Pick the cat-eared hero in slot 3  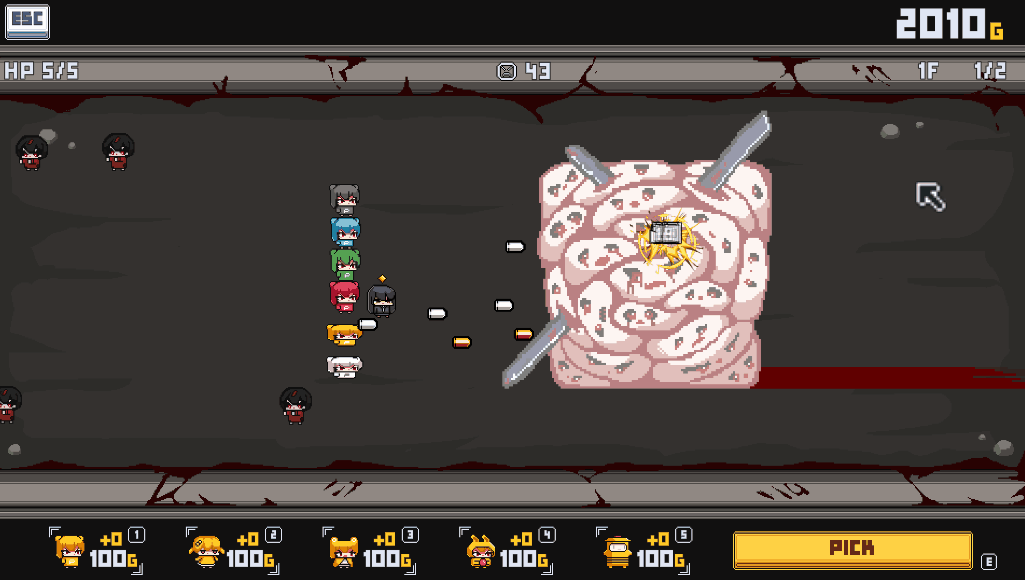[x=343, y=550]
